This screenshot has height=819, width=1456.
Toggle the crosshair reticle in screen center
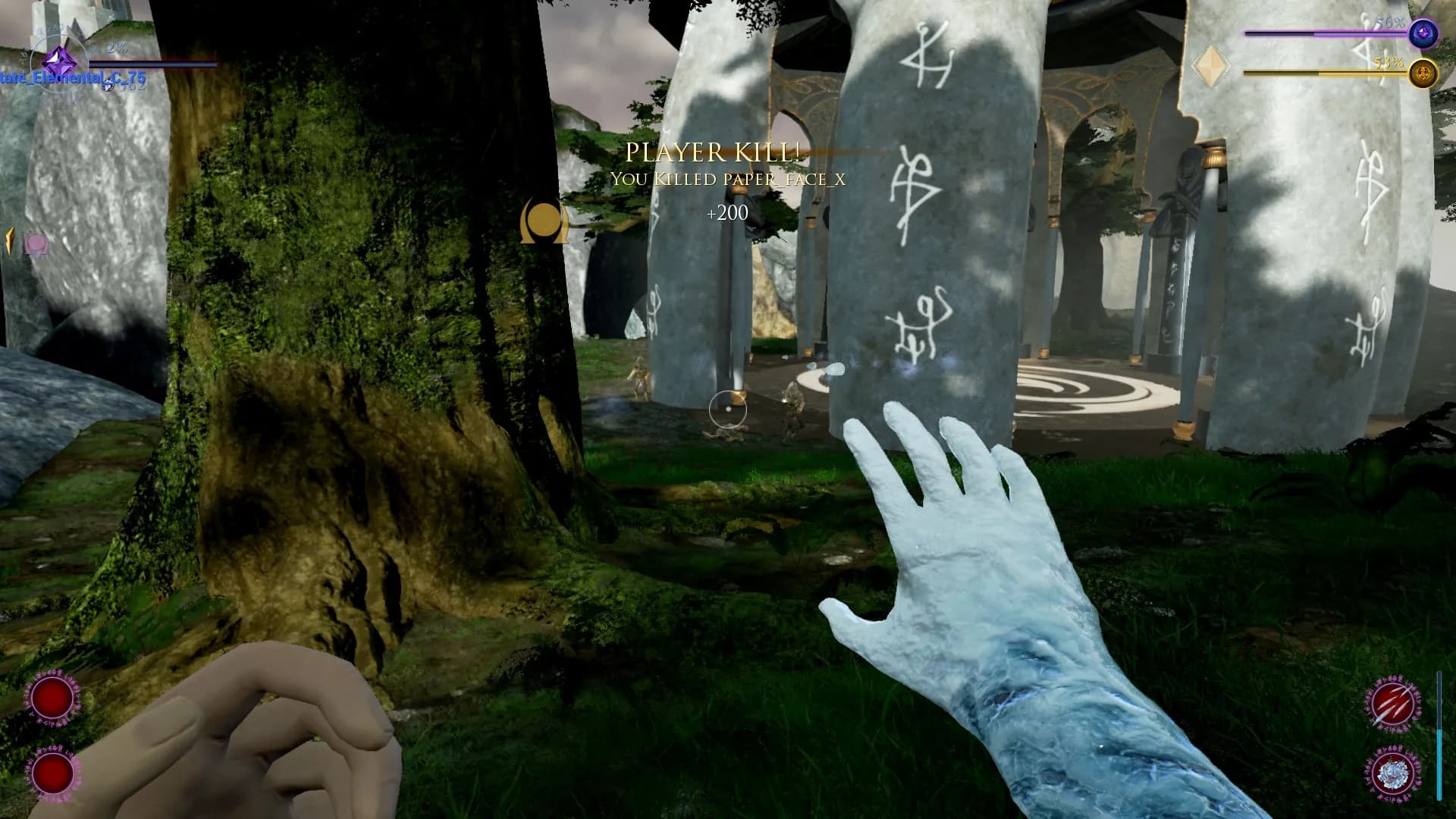727,409
